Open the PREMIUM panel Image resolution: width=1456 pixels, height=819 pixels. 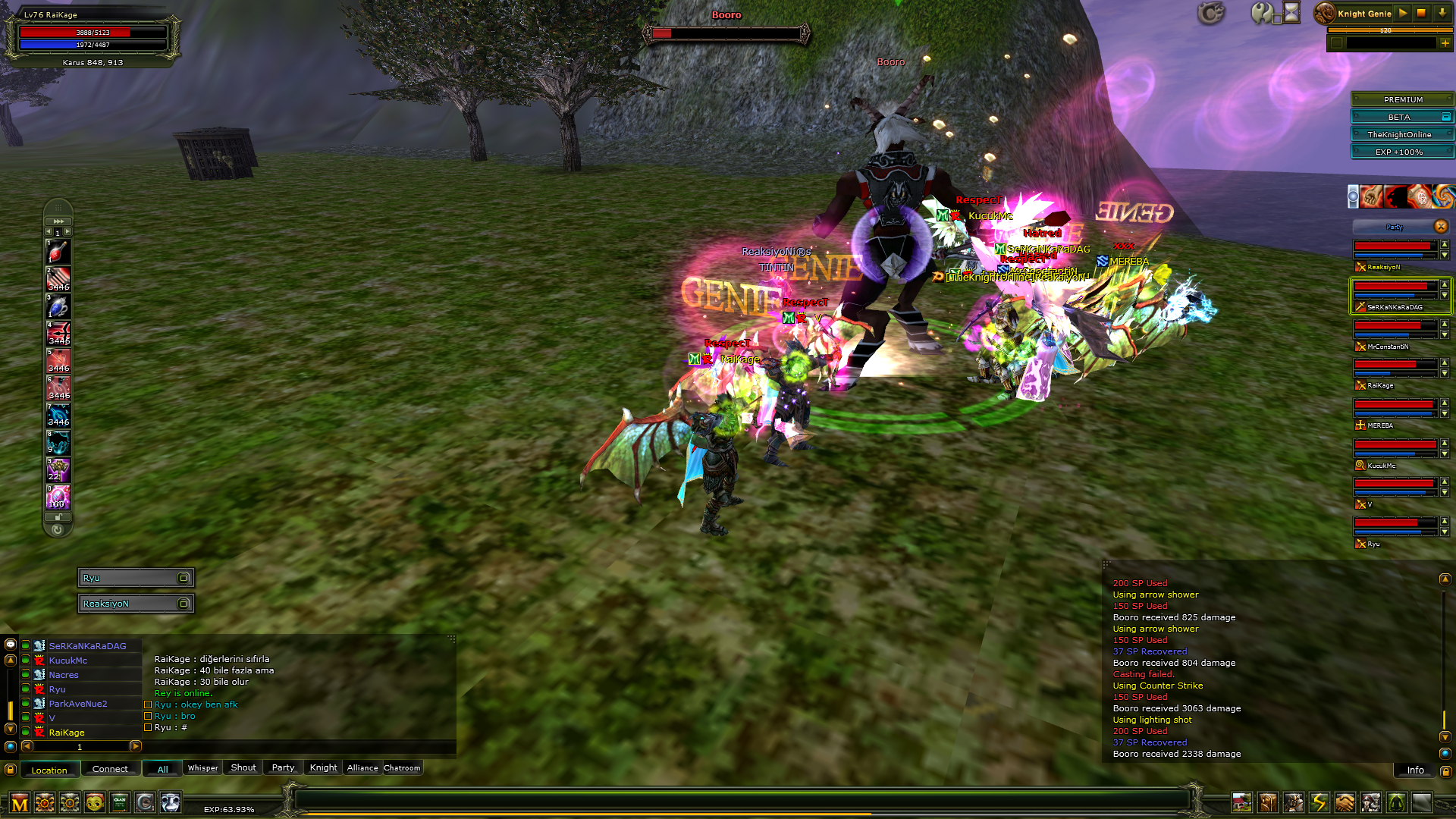coord(1402,99)
